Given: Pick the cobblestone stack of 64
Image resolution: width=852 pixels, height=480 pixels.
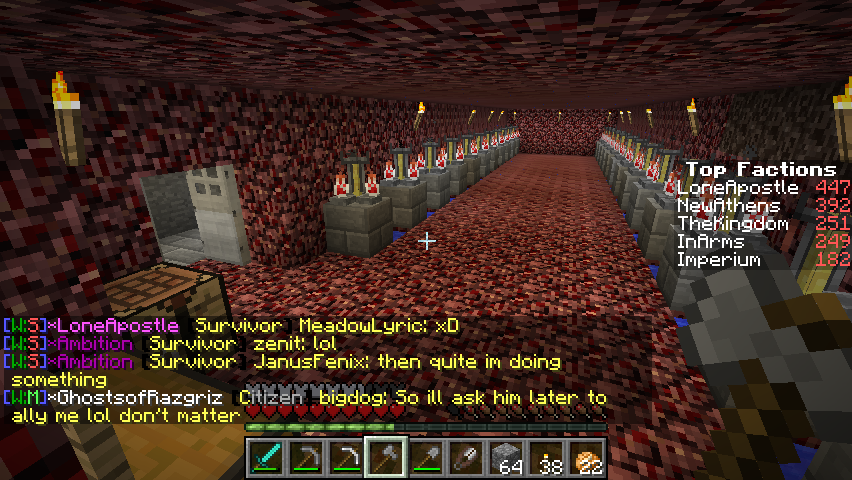Looking at the screenshot, I should [506, 458].
